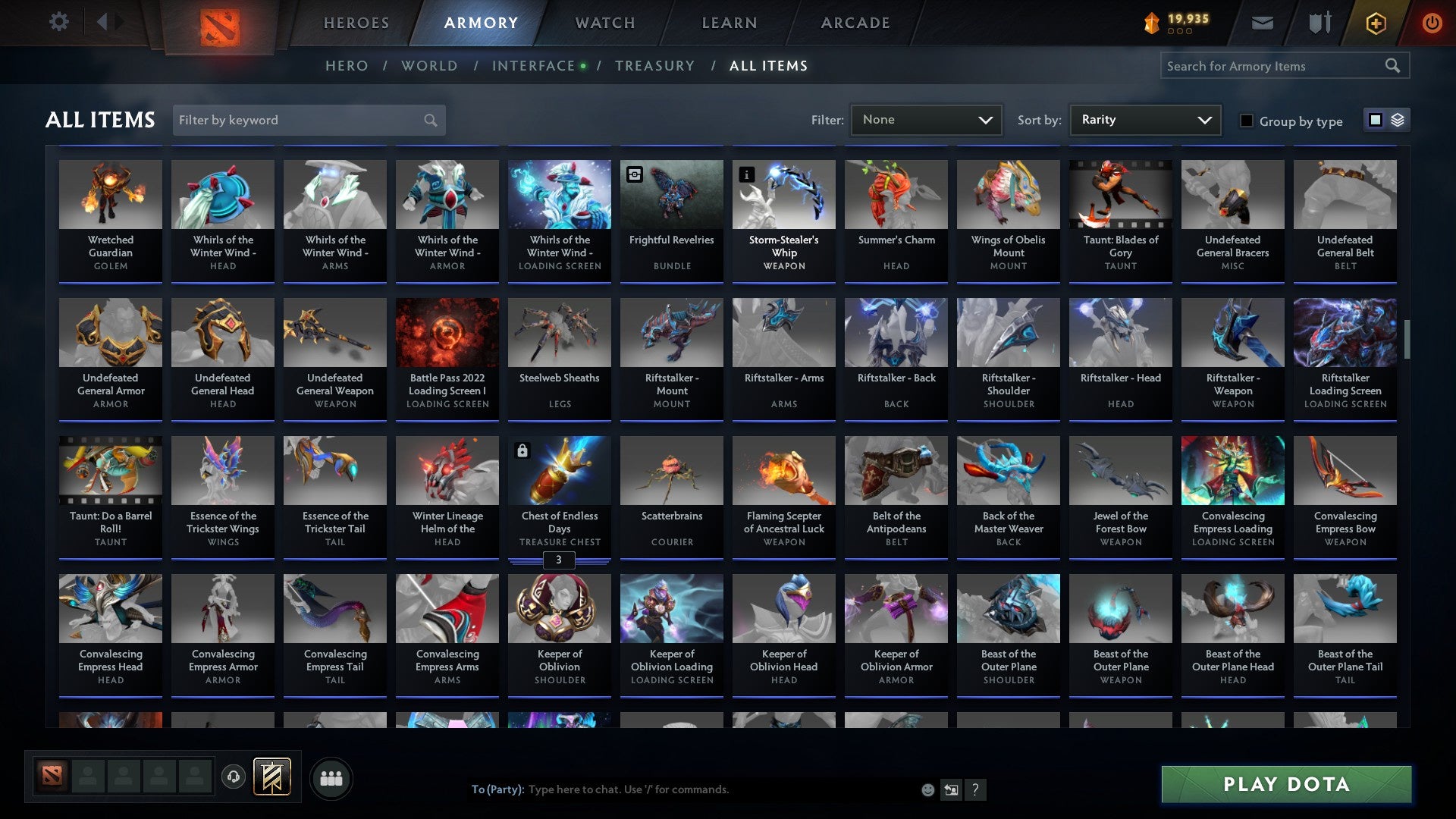Screen dimensions: 1456x819
Task: Open the mail notifications icon
Action: click(1262, 23)
